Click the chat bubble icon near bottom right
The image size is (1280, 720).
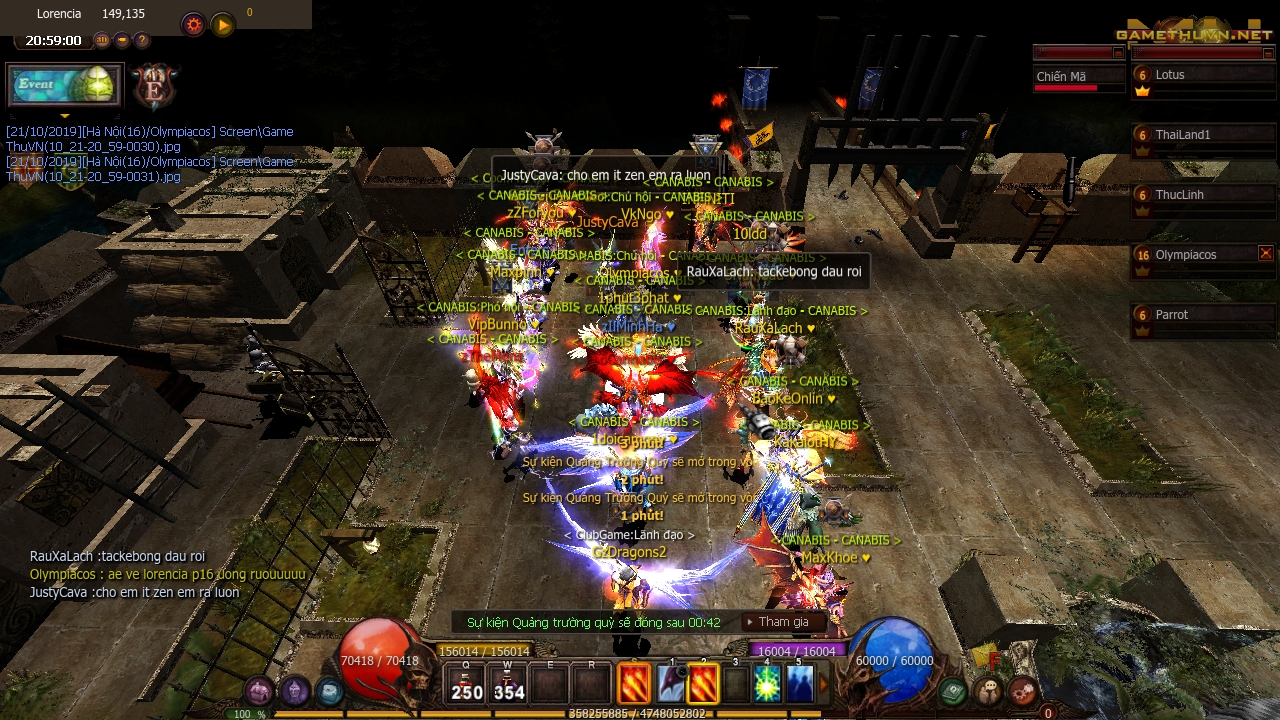pos(988,690)
